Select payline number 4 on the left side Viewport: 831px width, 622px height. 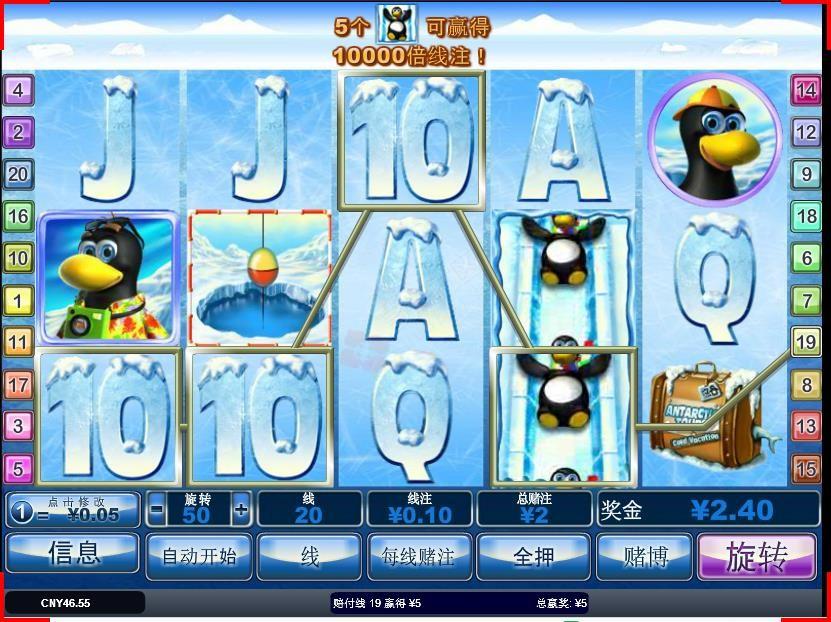18,90
